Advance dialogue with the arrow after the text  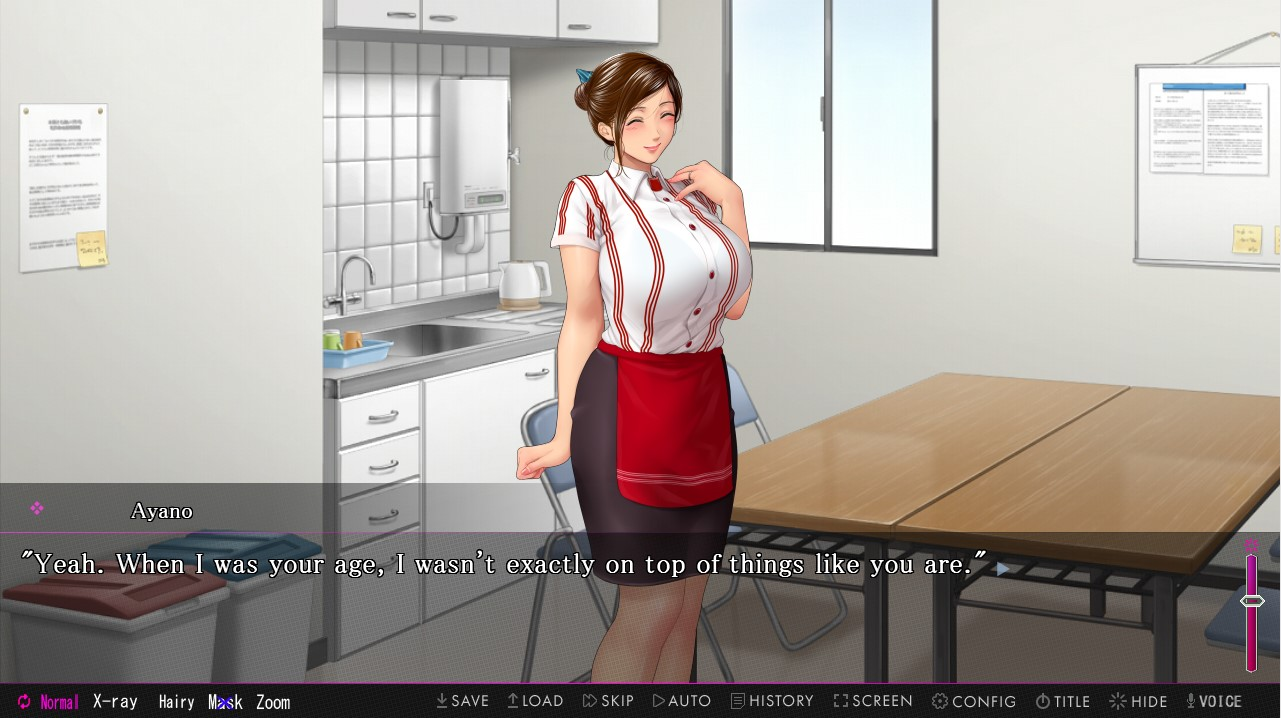1003,568
